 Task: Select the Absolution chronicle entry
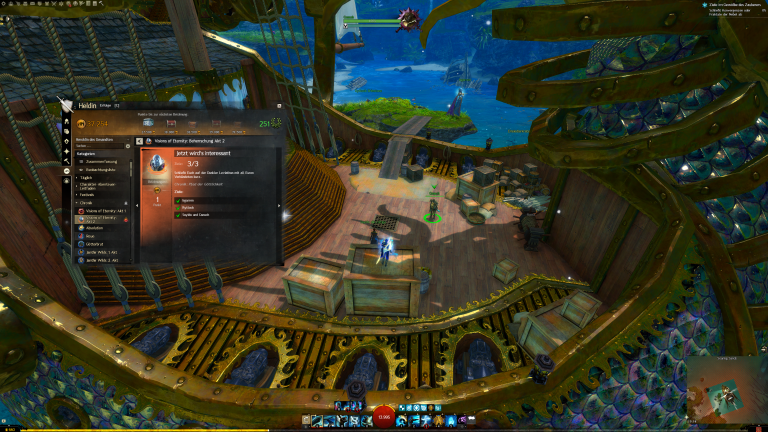(x=96, y=228)
